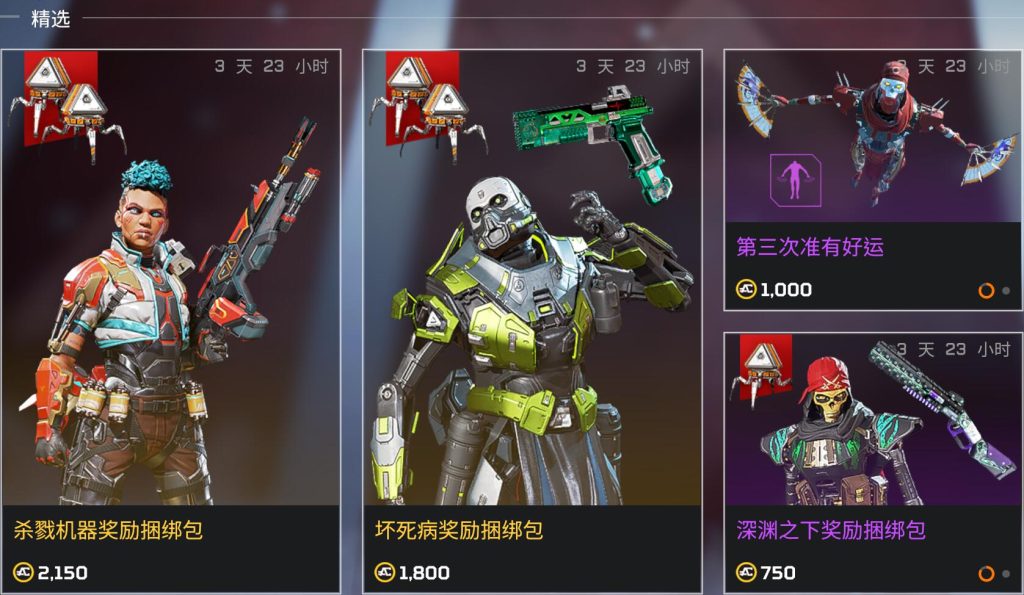This screenshot has height=595, width=1024.
Task: Open the 杀戮机器奖励捆绑包 bundle card
Action: point(170,320)
